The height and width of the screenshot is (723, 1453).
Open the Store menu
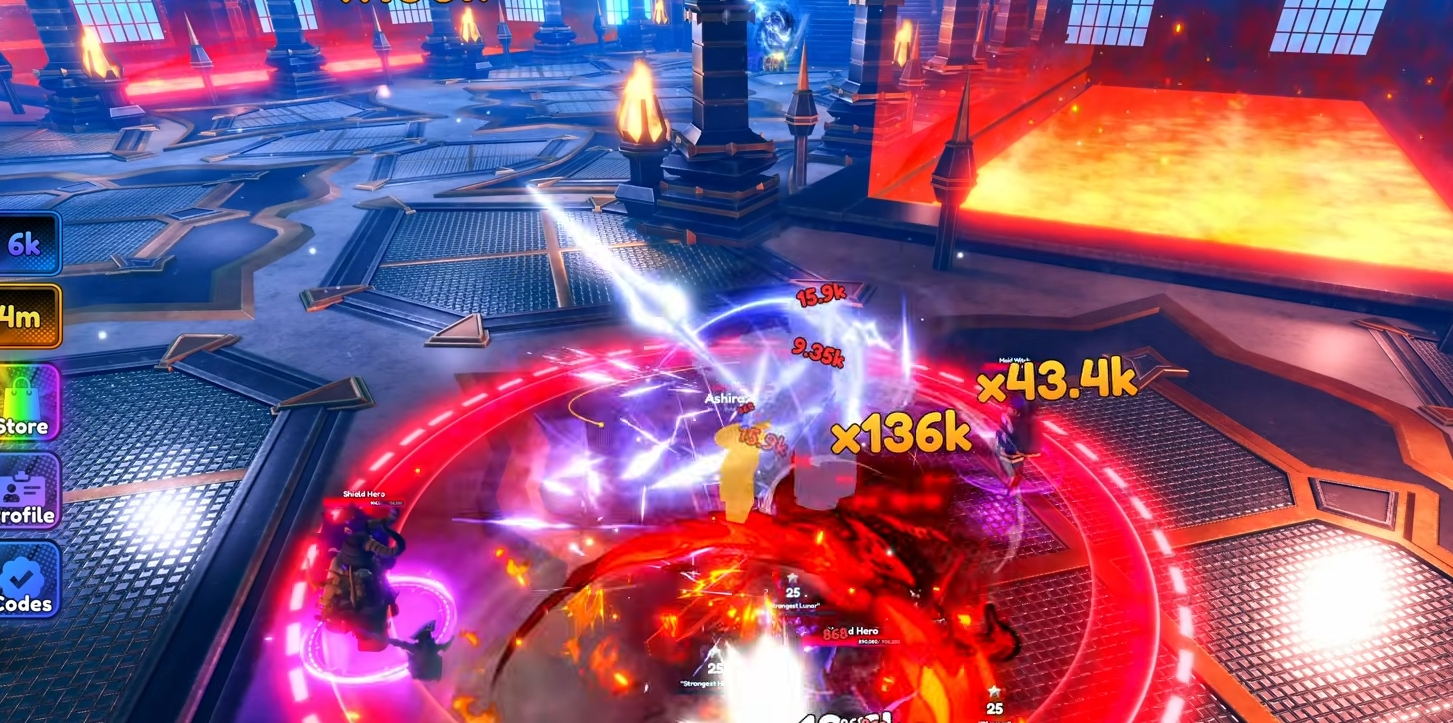[x=27, y=402]
